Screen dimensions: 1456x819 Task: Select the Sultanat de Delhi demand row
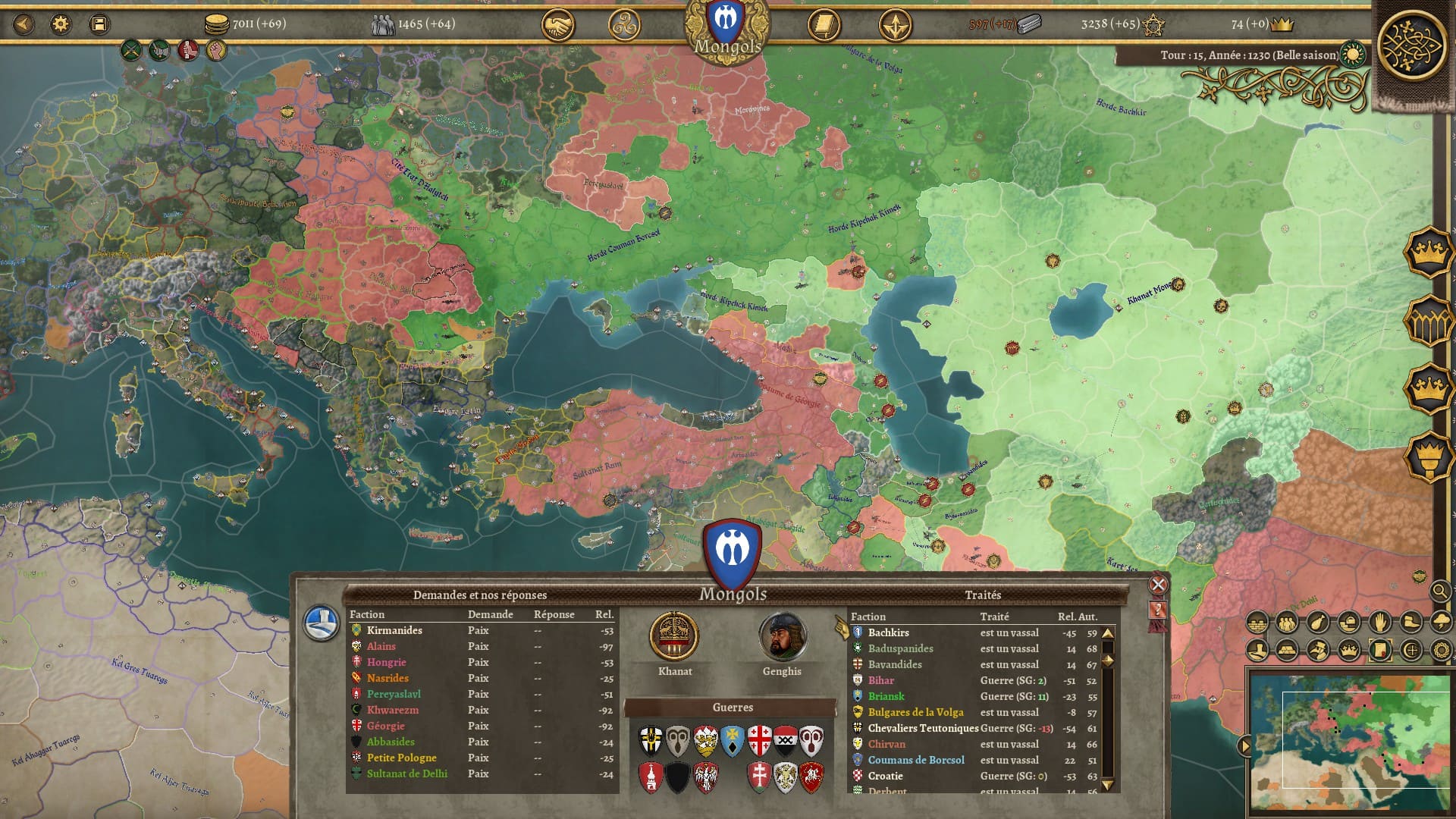(406, 773)
